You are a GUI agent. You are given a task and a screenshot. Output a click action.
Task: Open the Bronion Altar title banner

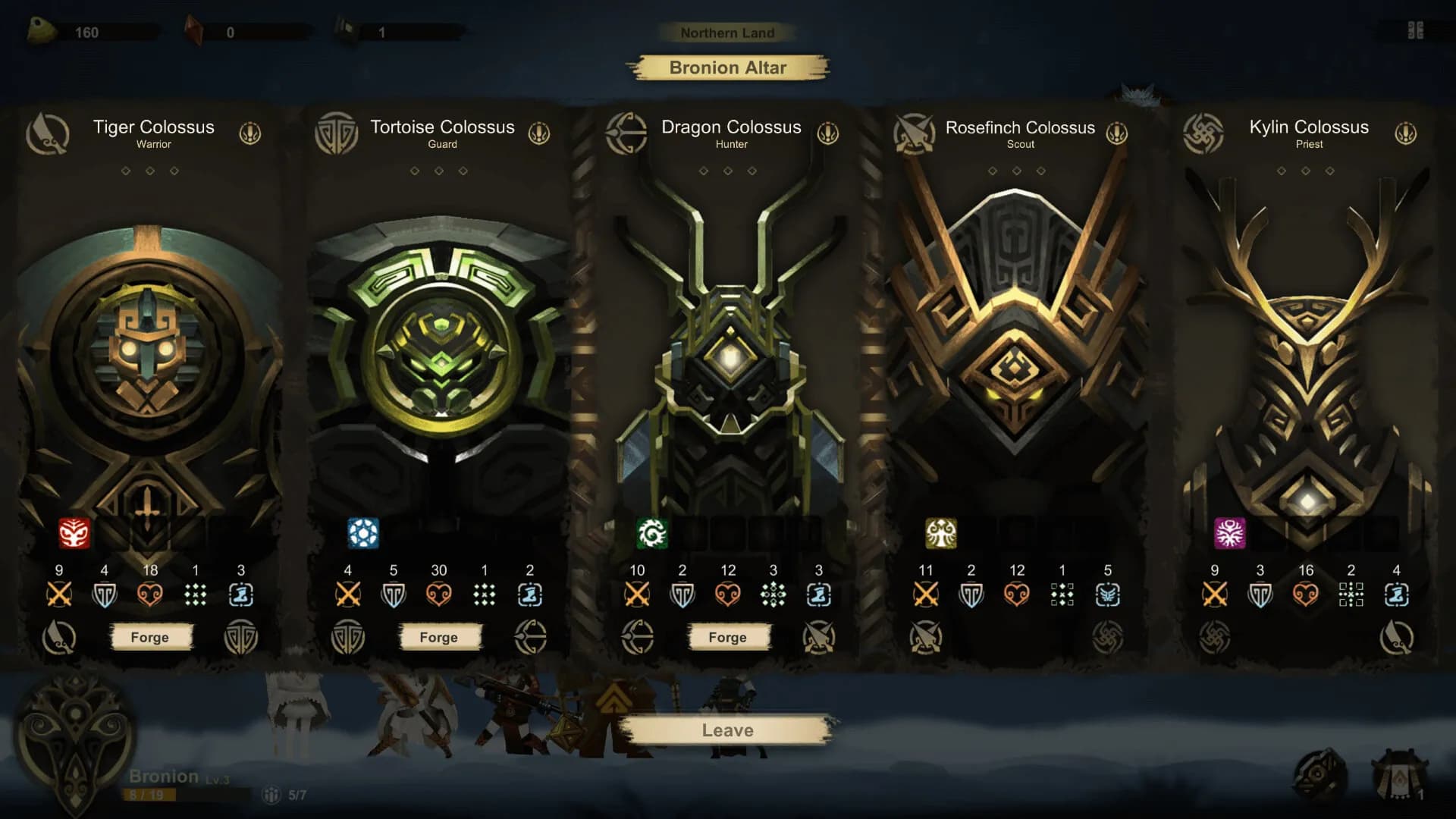click(x=728, y=68)
